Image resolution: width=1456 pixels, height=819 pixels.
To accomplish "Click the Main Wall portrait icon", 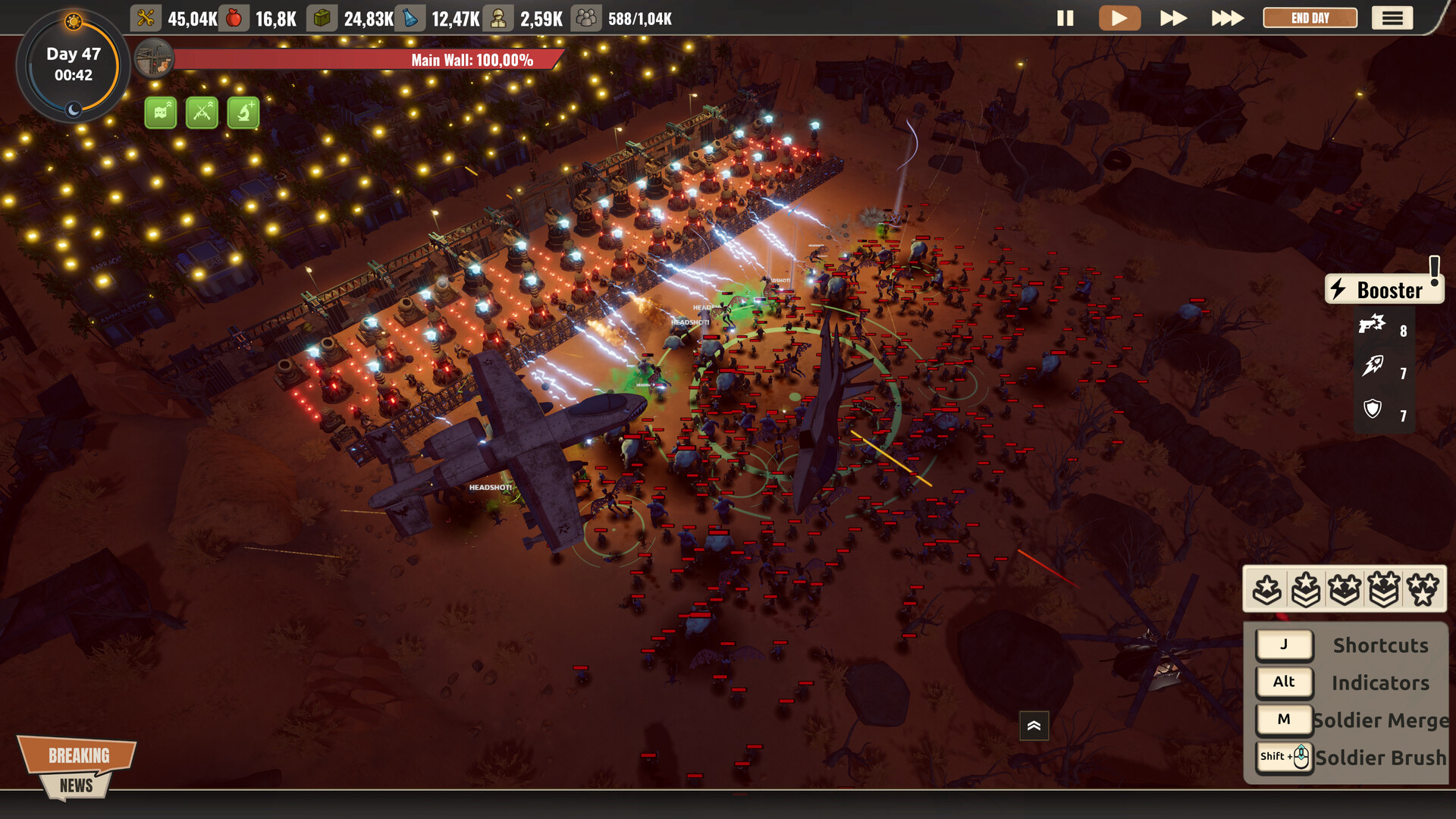I will click(x=155, y=59).
